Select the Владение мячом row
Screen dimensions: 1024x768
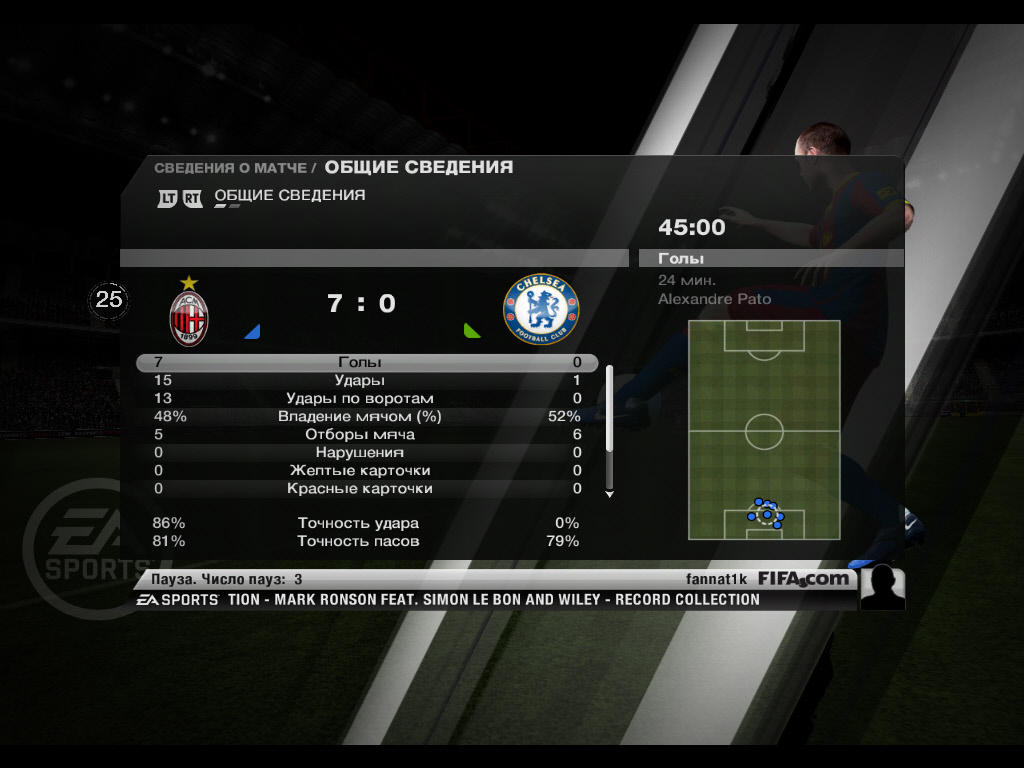pos(366,417)
